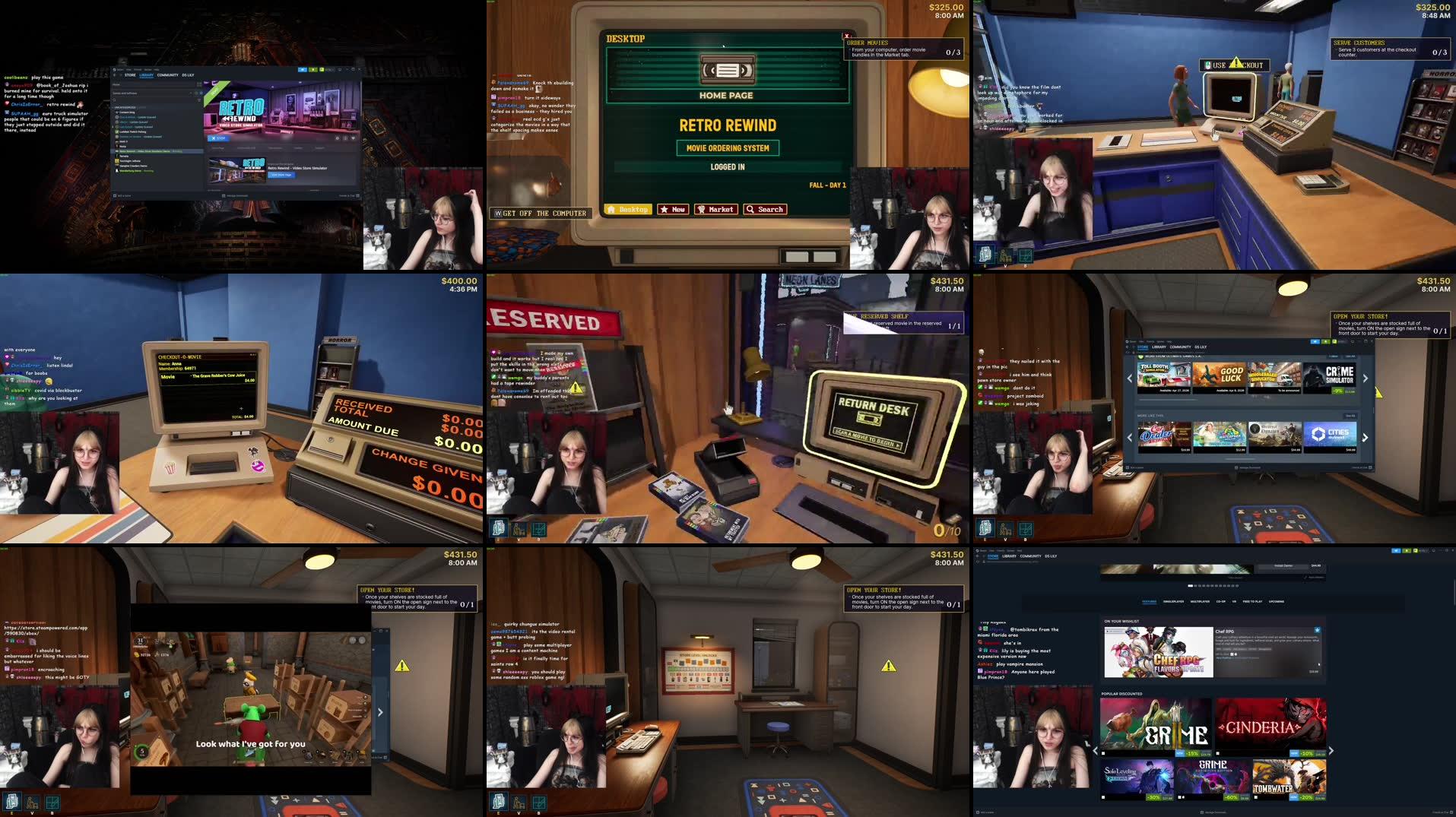
Task: Click the heart favorite icon on the Retro Rewind page
Action: (x=354, y=138)
